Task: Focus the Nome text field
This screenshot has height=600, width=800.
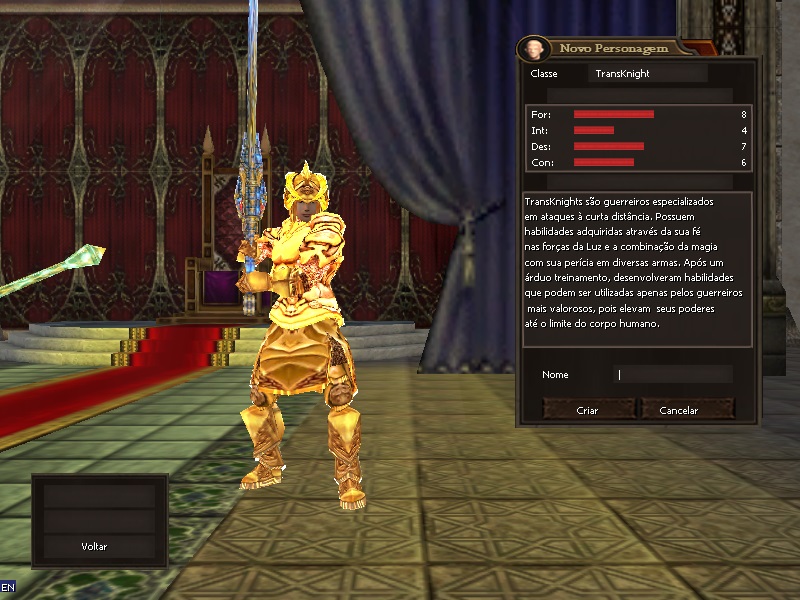Action: click(673, 375)
